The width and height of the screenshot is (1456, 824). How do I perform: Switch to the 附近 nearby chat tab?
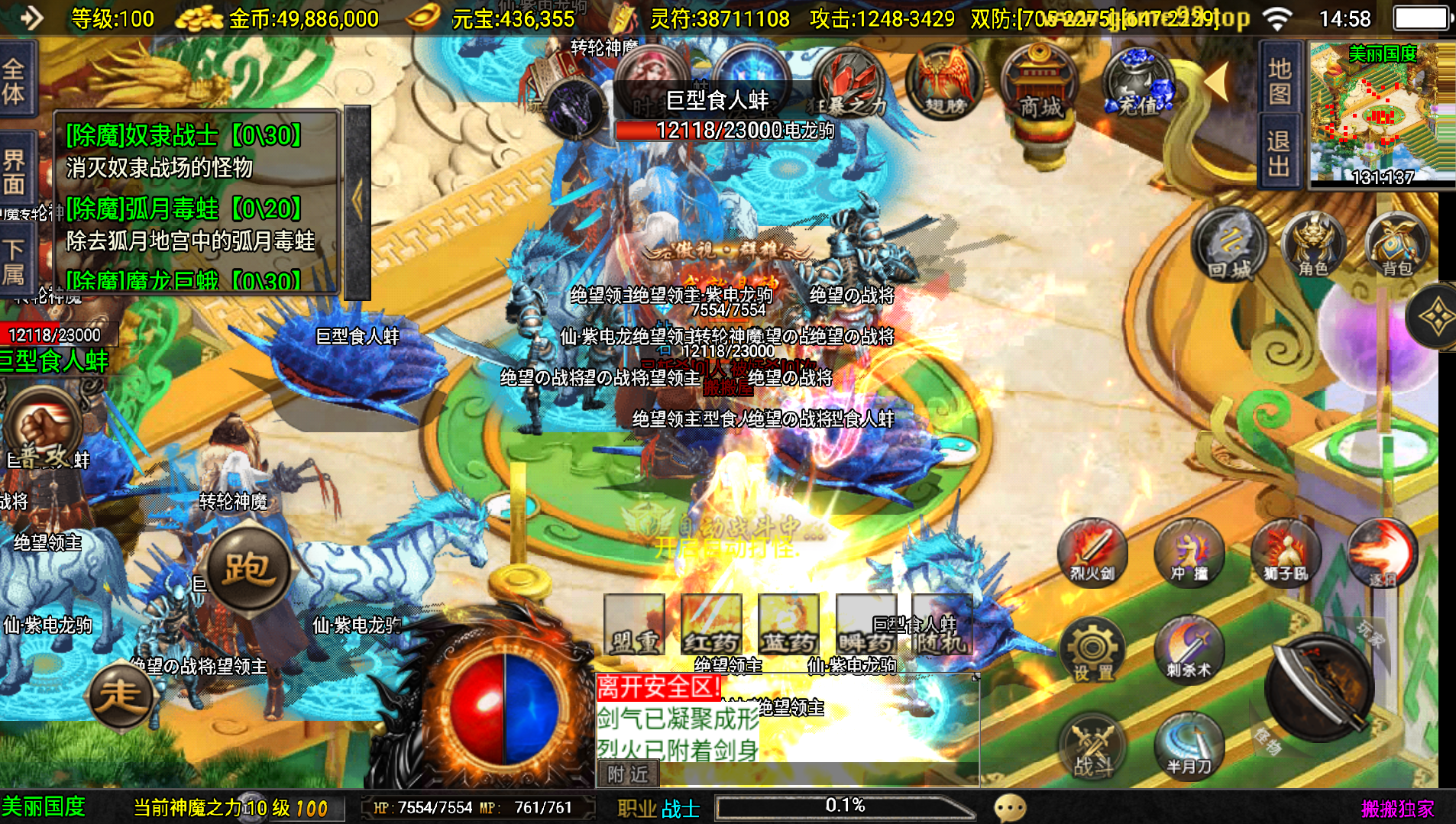click(x=628, y=774)
